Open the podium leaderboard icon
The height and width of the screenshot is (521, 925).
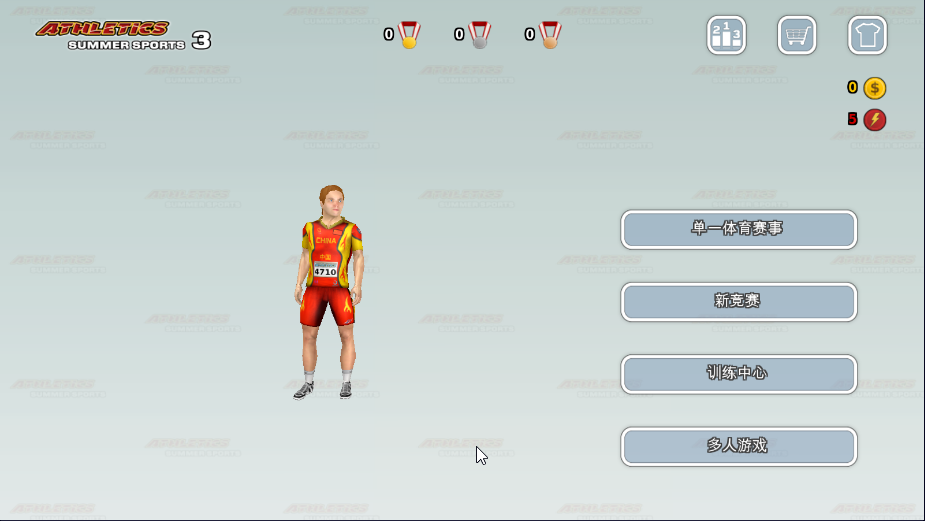(x=726, y=35)
